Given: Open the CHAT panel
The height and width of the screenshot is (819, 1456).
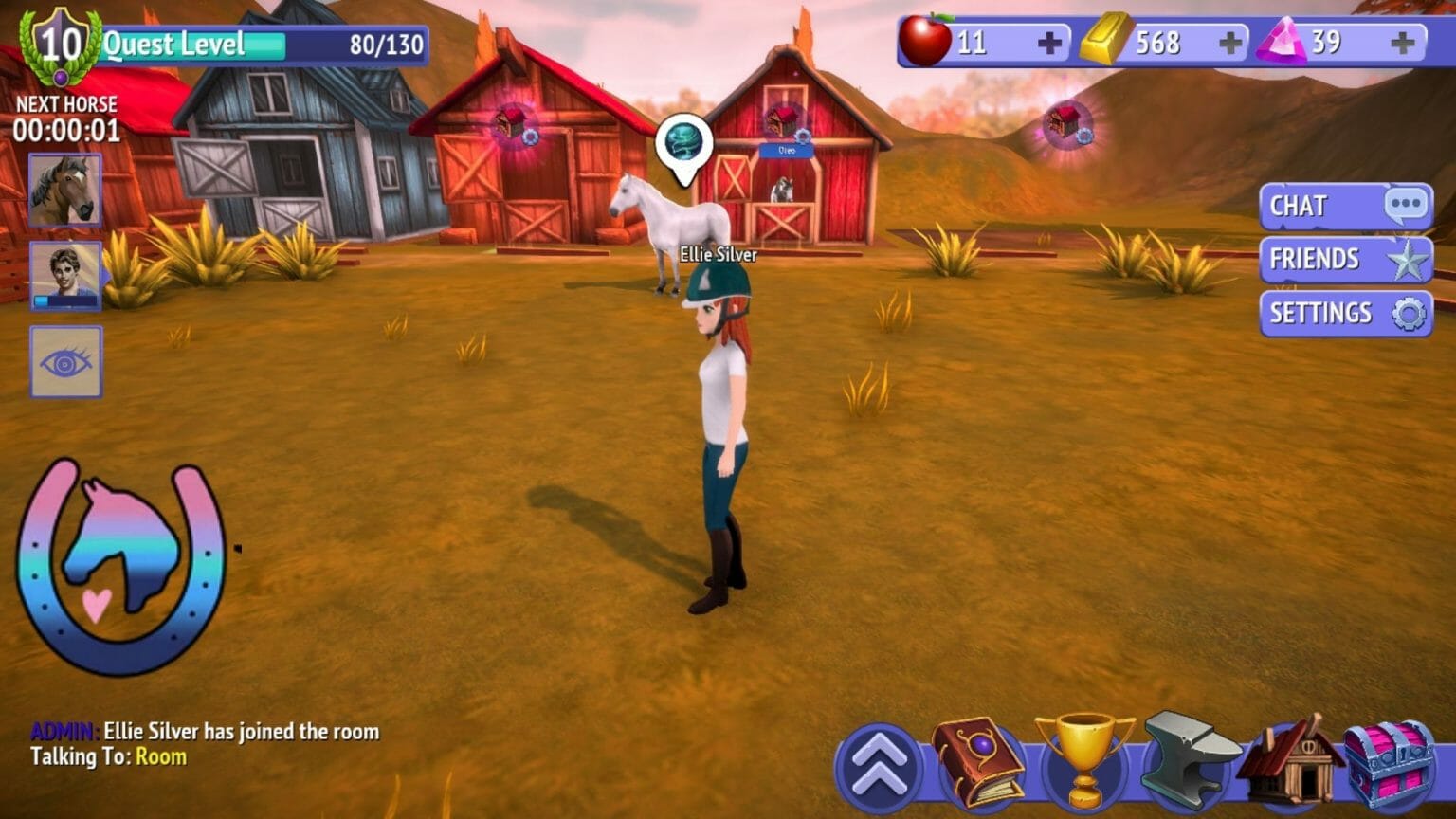Looking at the screenshot, I should (x=1344, y=206).
